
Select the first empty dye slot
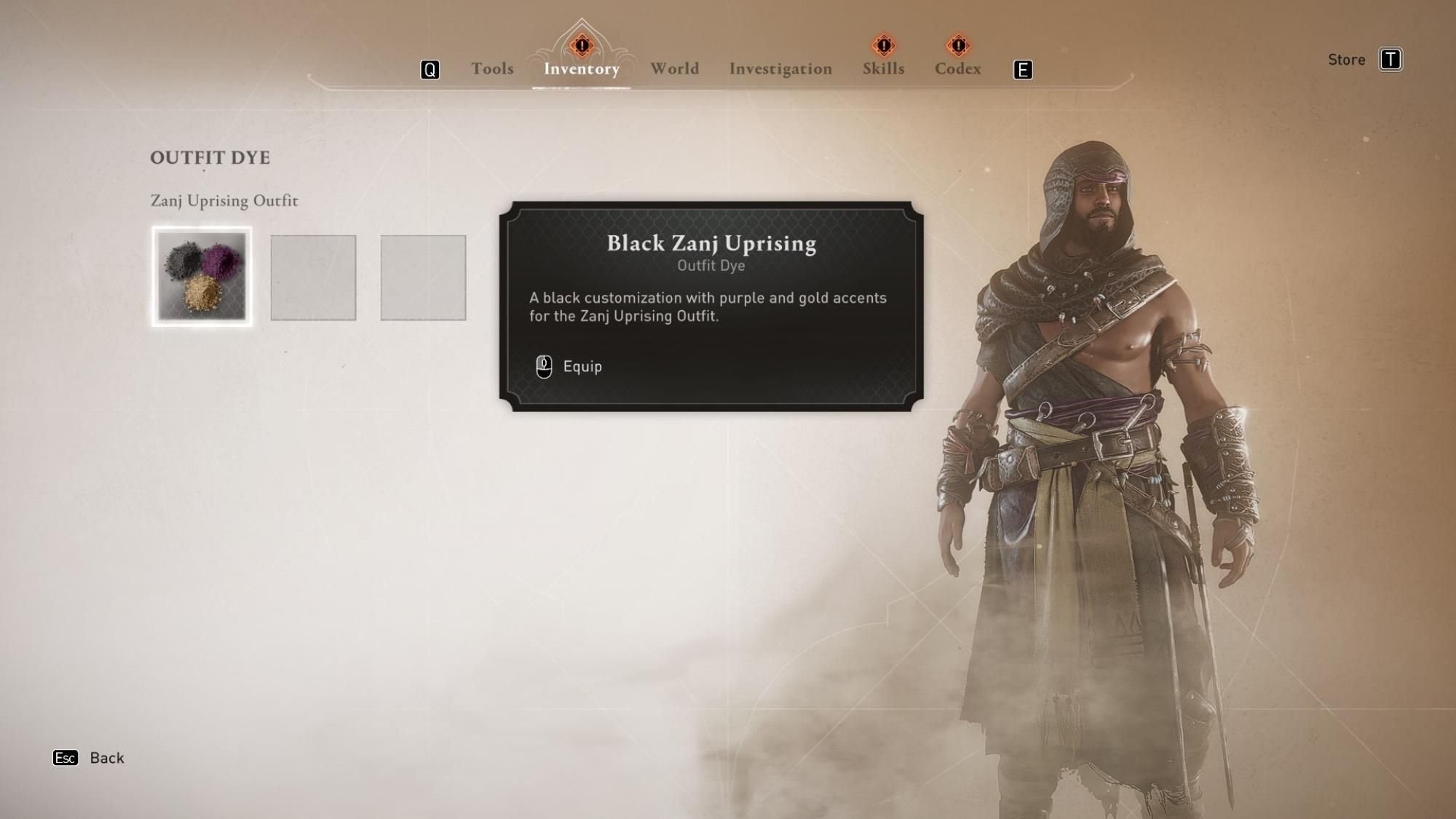click(313, 279)
